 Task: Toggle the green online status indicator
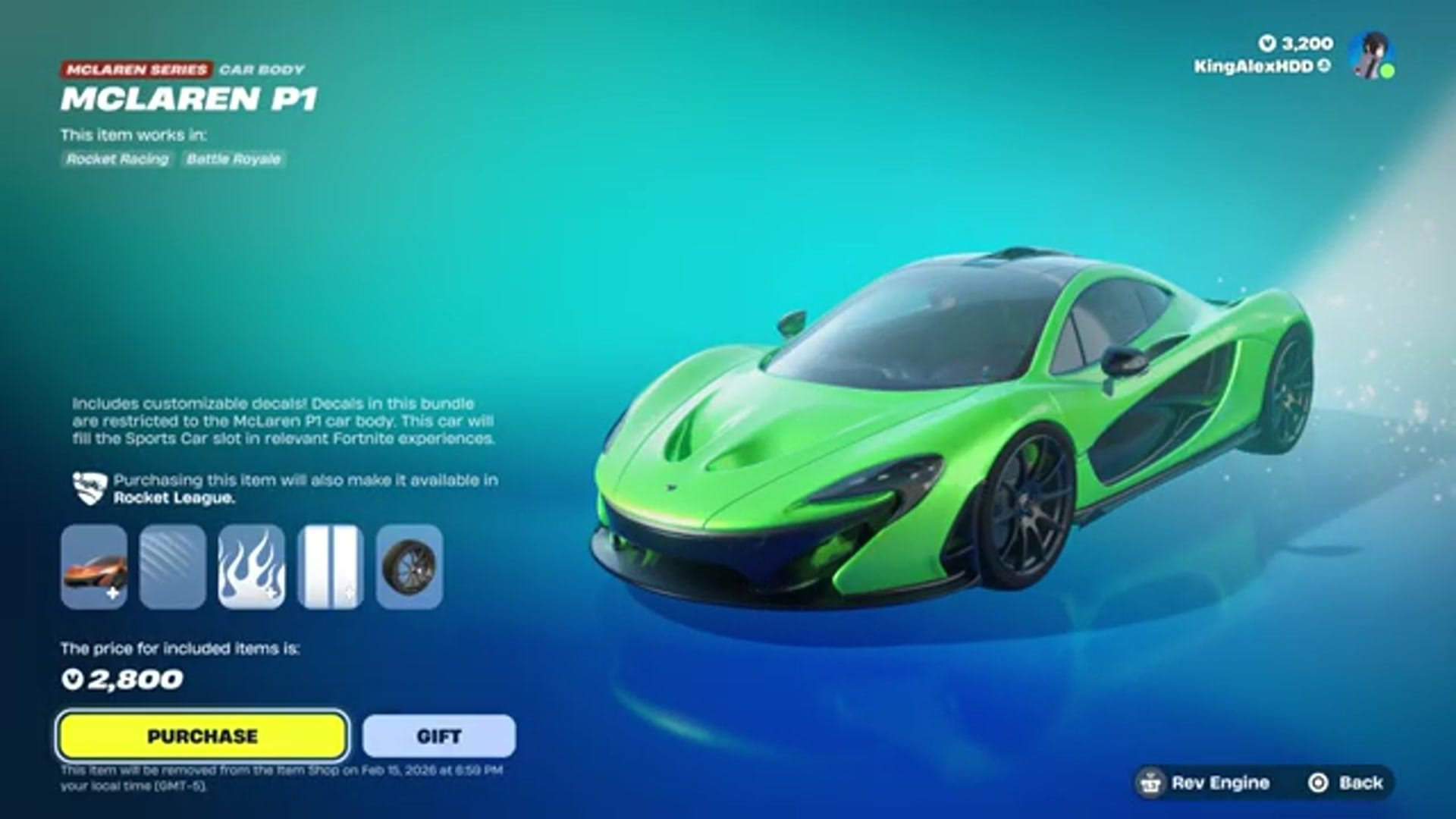click(x=1387, y=71)
